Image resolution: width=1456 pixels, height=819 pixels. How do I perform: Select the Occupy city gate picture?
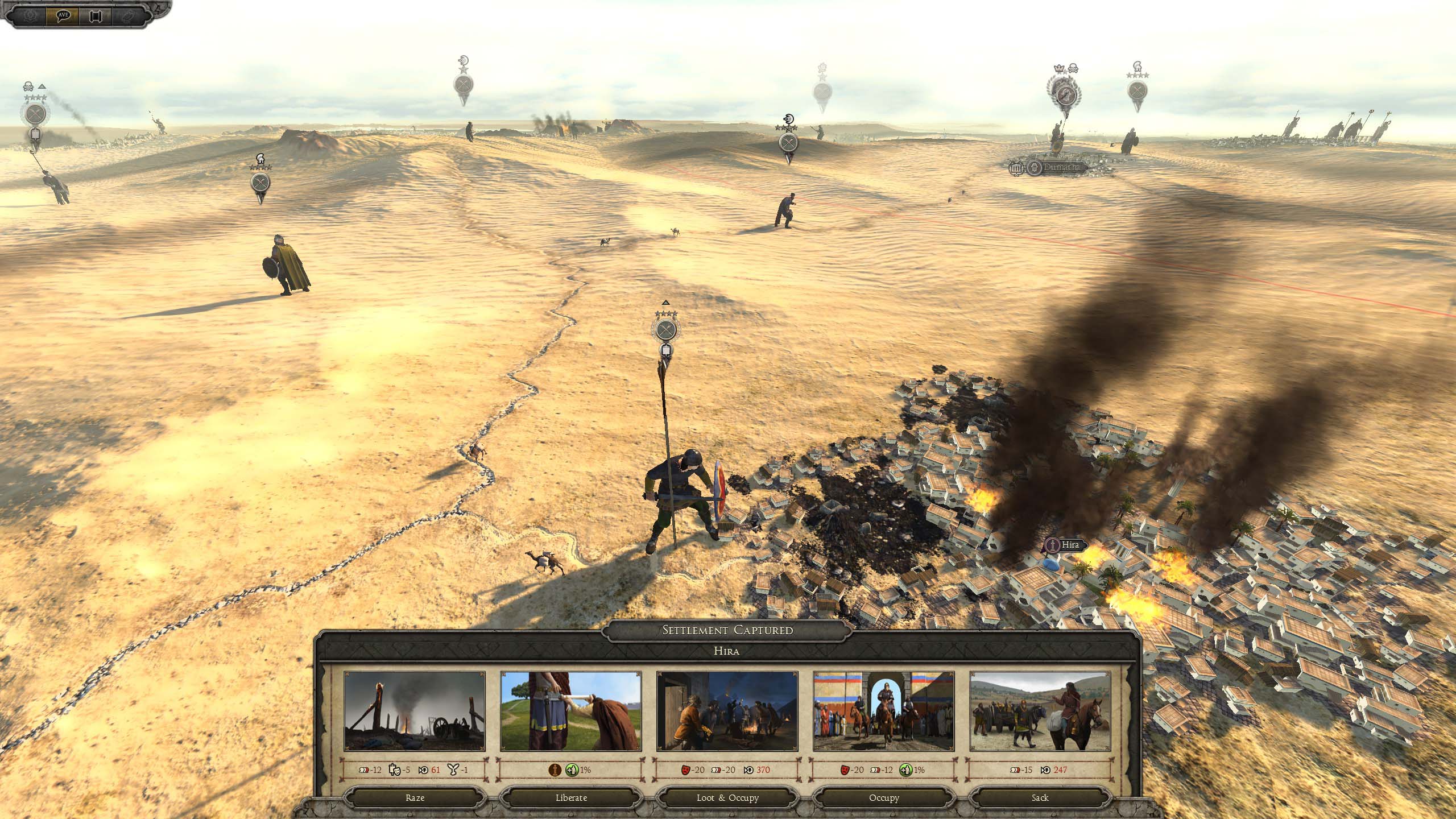click(883, 712)
